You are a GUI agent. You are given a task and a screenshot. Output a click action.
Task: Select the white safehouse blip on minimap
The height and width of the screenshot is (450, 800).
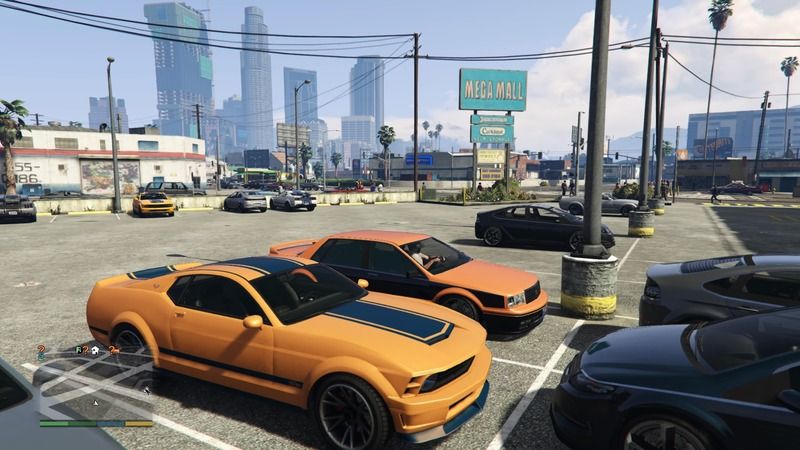[x=93, y=350]
